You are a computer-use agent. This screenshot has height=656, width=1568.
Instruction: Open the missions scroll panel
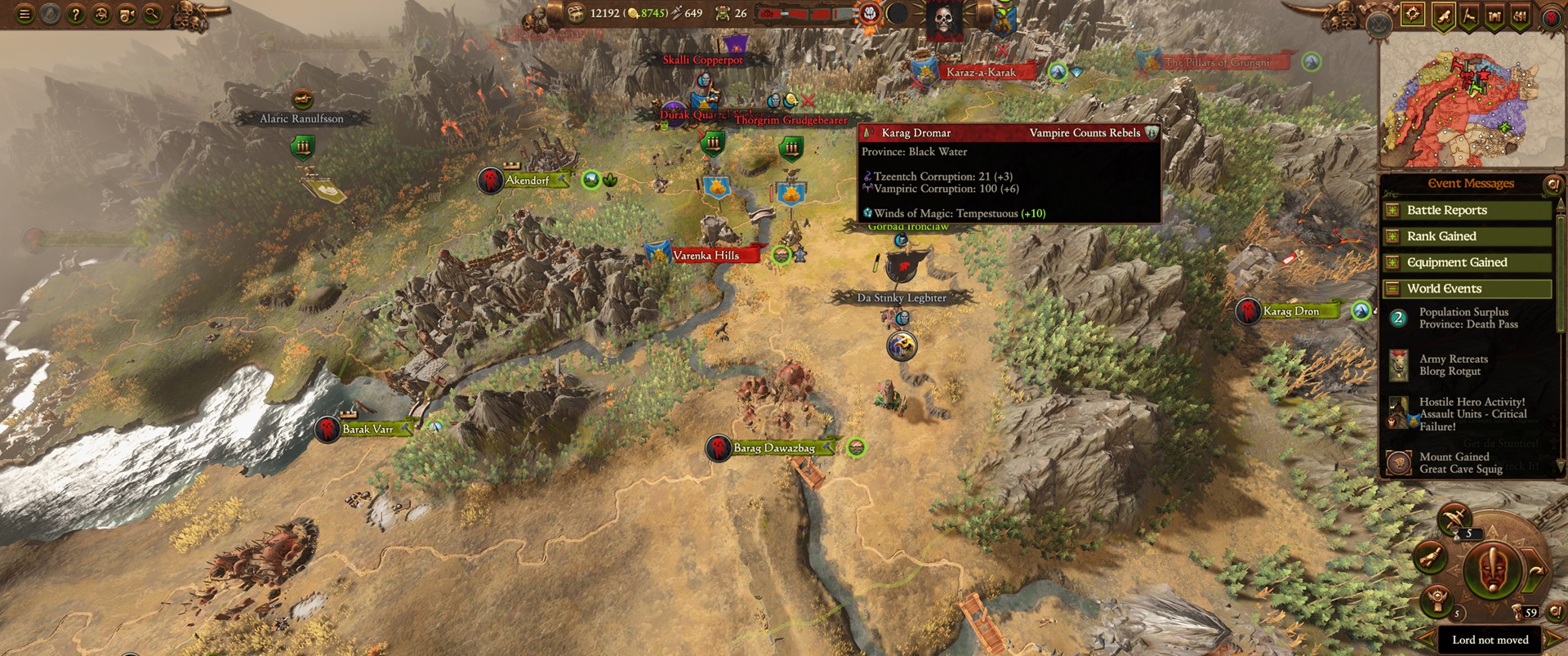[x=1444, y=14]
